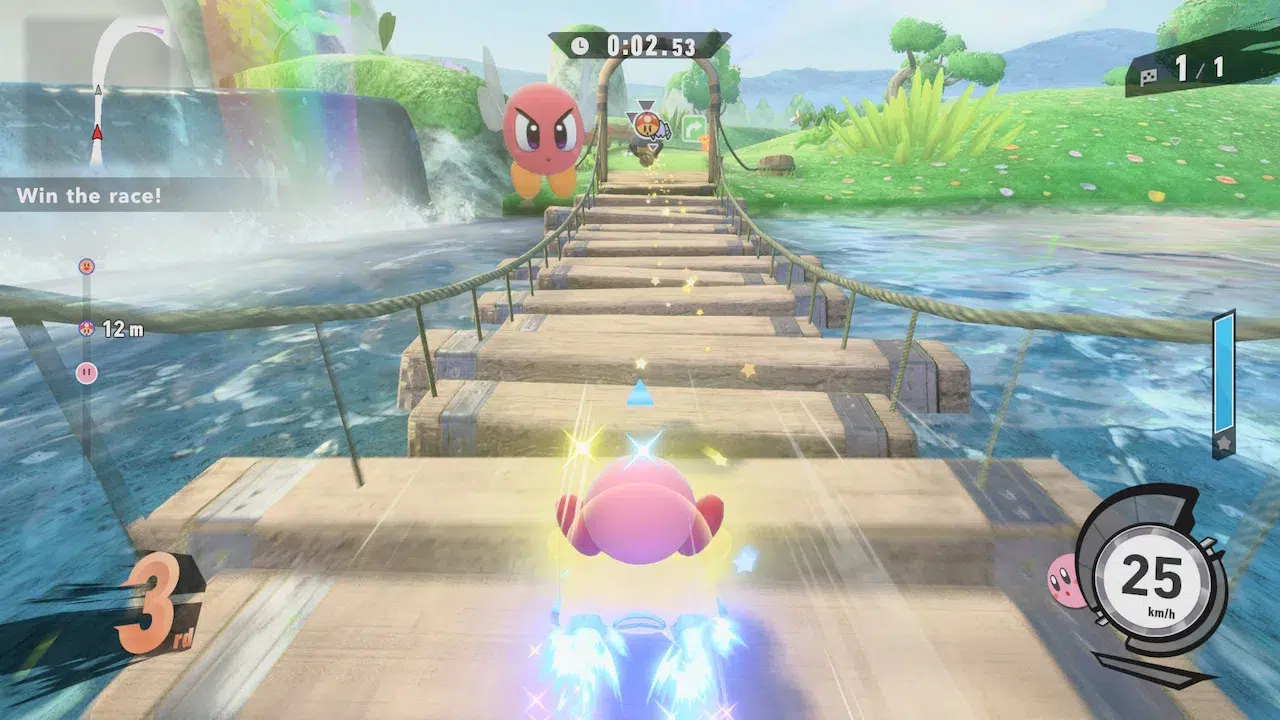Viewport: 1280px width, 720px height.
Task: Click the mushroom-cap rival marker above the racer ahead
Action: [642, 125]
